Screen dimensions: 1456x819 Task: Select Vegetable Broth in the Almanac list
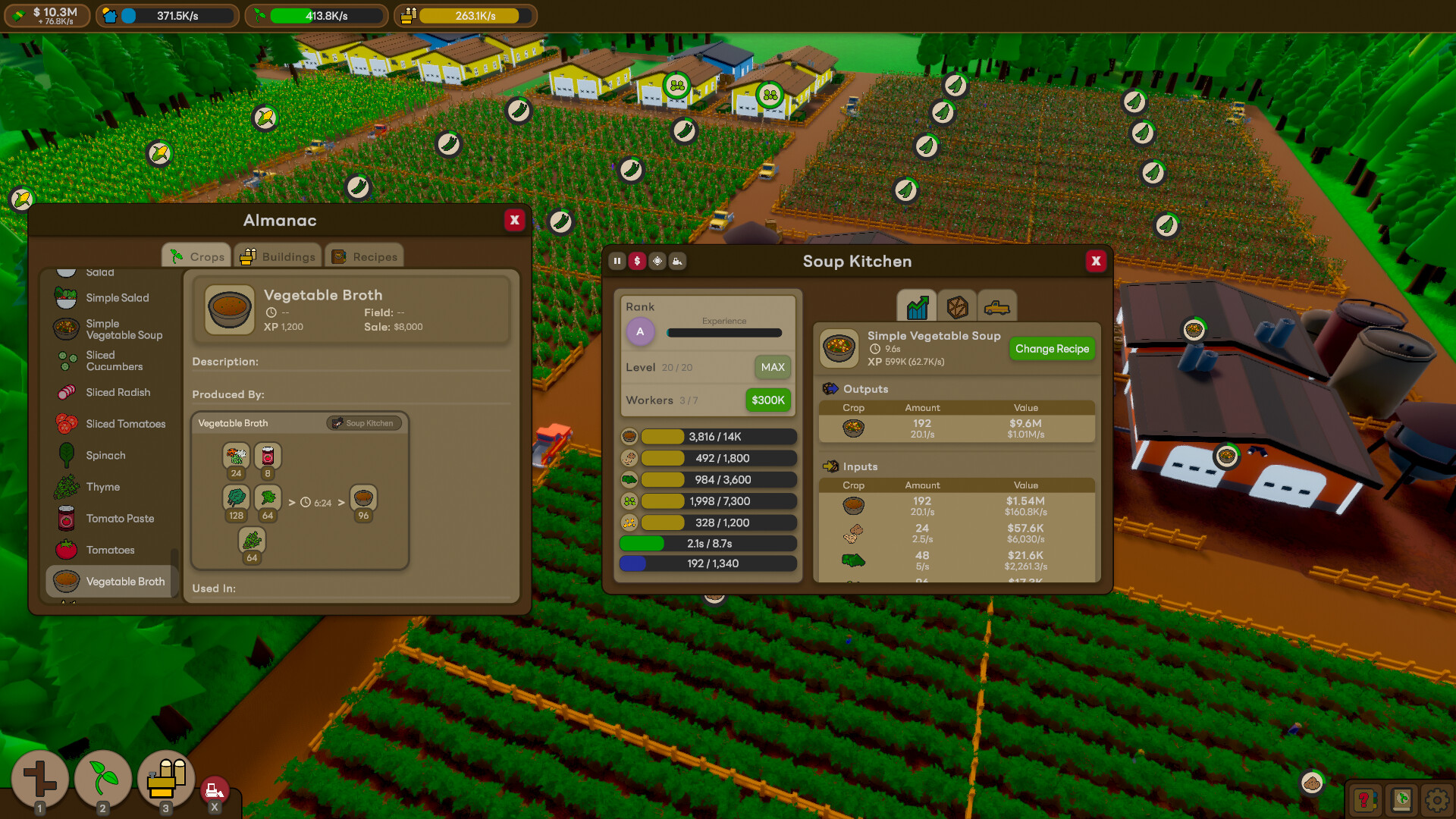pos(126,582)
